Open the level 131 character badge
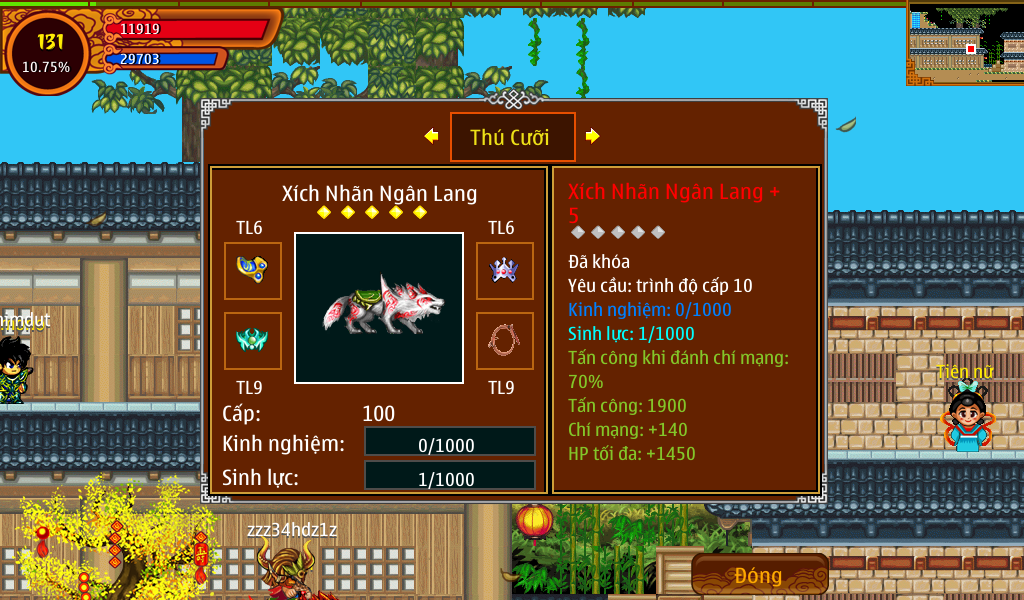The width and height of the screenshot is (1024, 600). (x=47, y=52)
